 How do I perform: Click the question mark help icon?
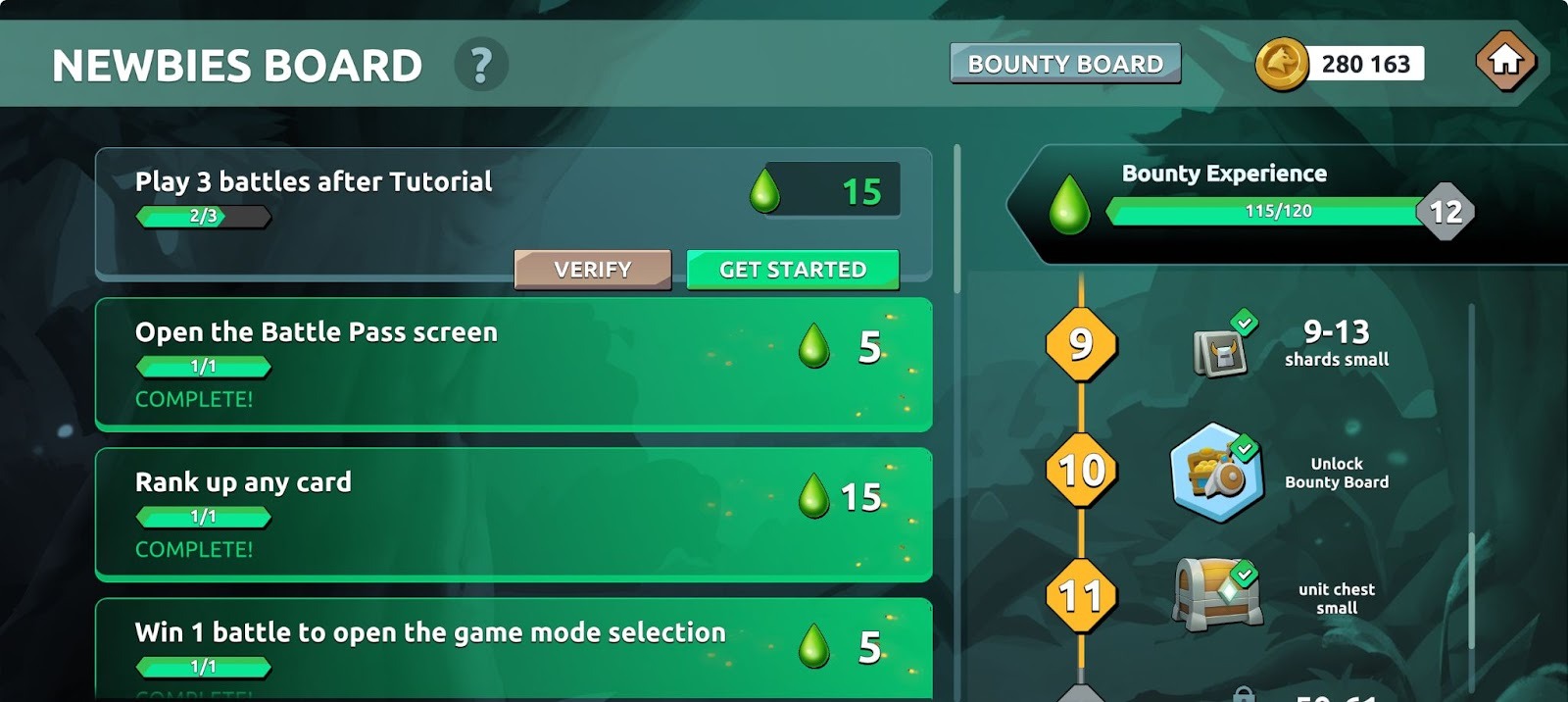480,66
